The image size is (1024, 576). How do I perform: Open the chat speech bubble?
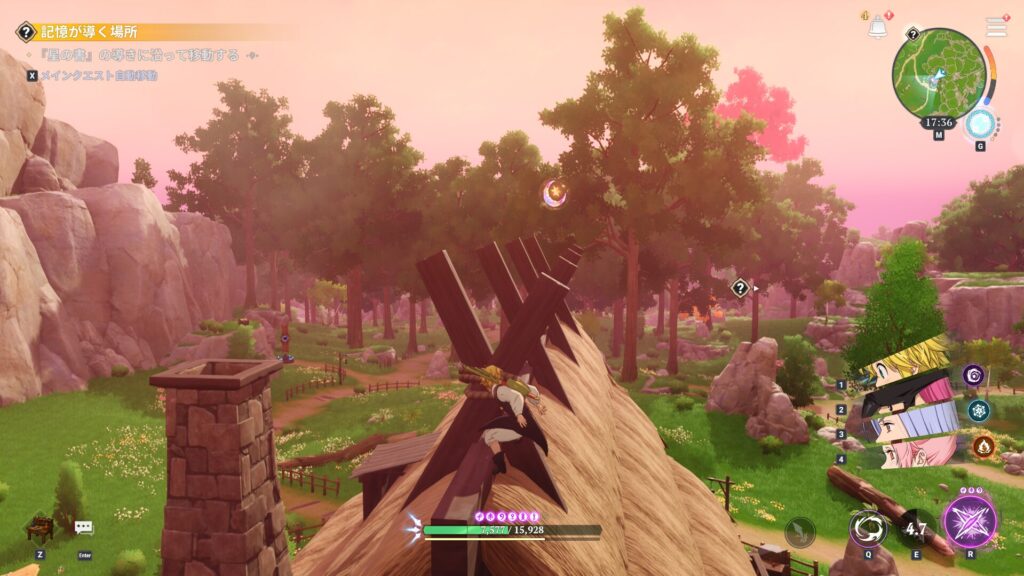[x=83, y=527]
